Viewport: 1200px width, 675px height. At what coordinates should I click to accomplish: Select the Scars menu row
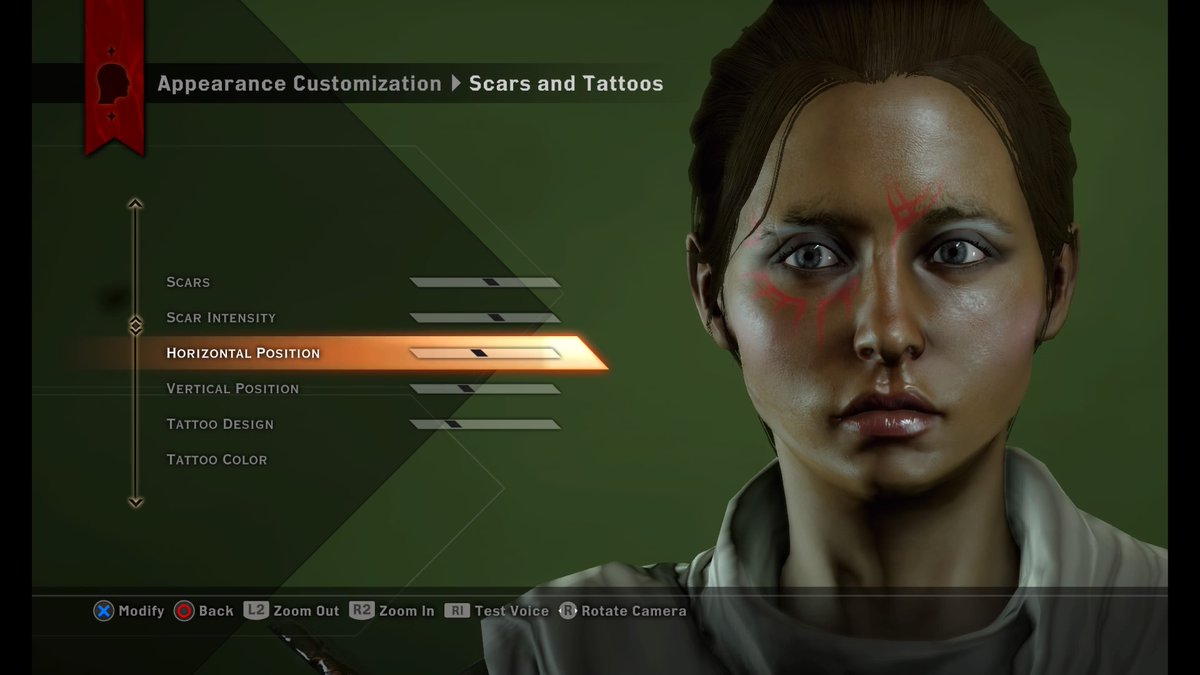(x=188, y=282)
